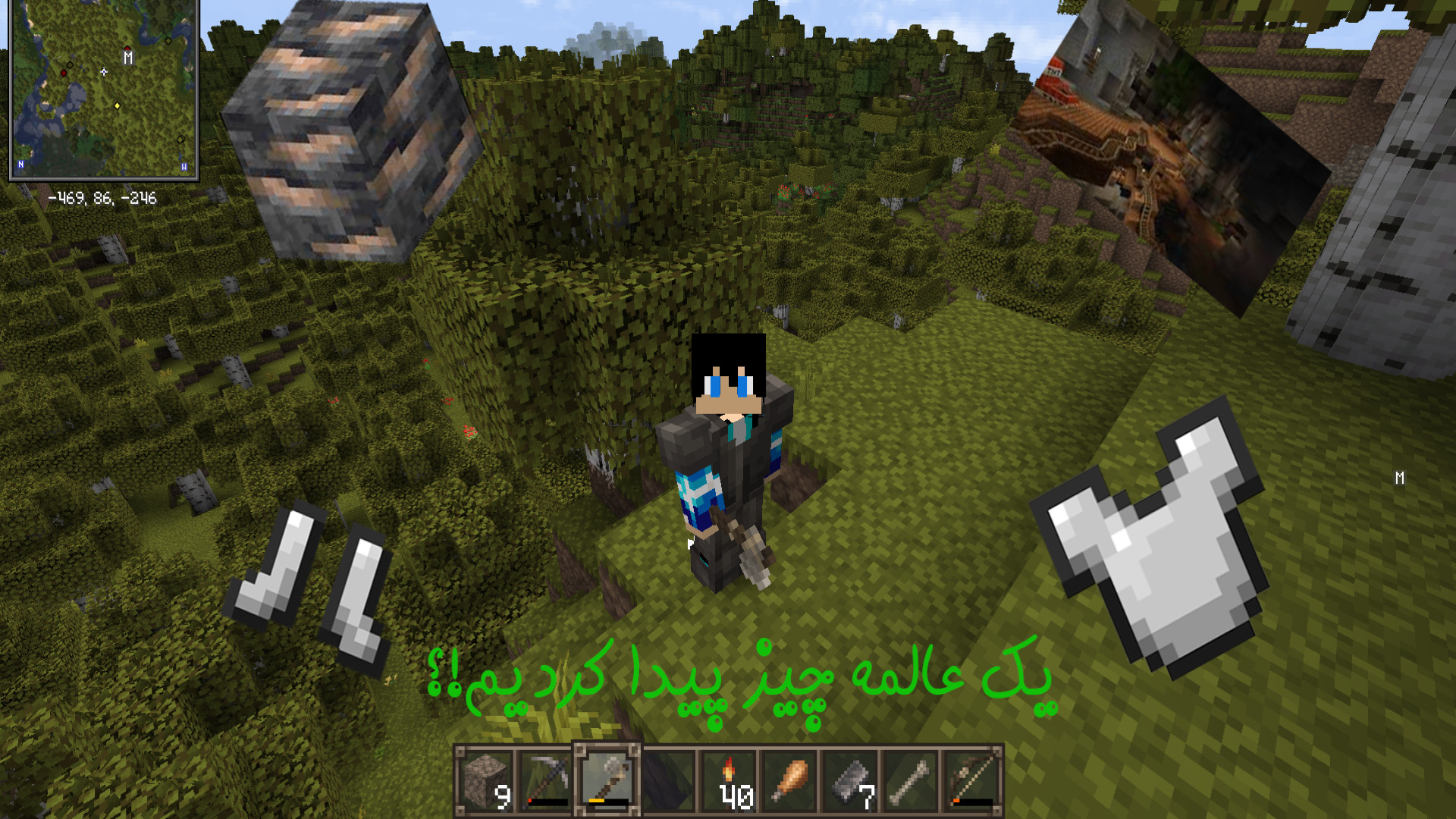Click the yellow waypoint on the minimap
Screen dimensions: 1456x819
117,105
